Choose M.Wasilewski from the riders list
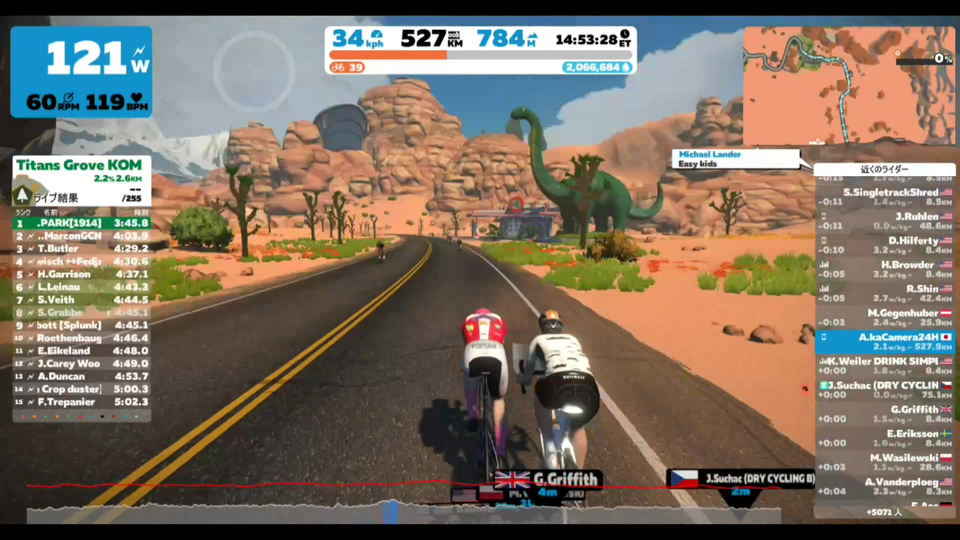Image resolution: width=960 pixels, height=540 pixels. click(x=884, y=462)
